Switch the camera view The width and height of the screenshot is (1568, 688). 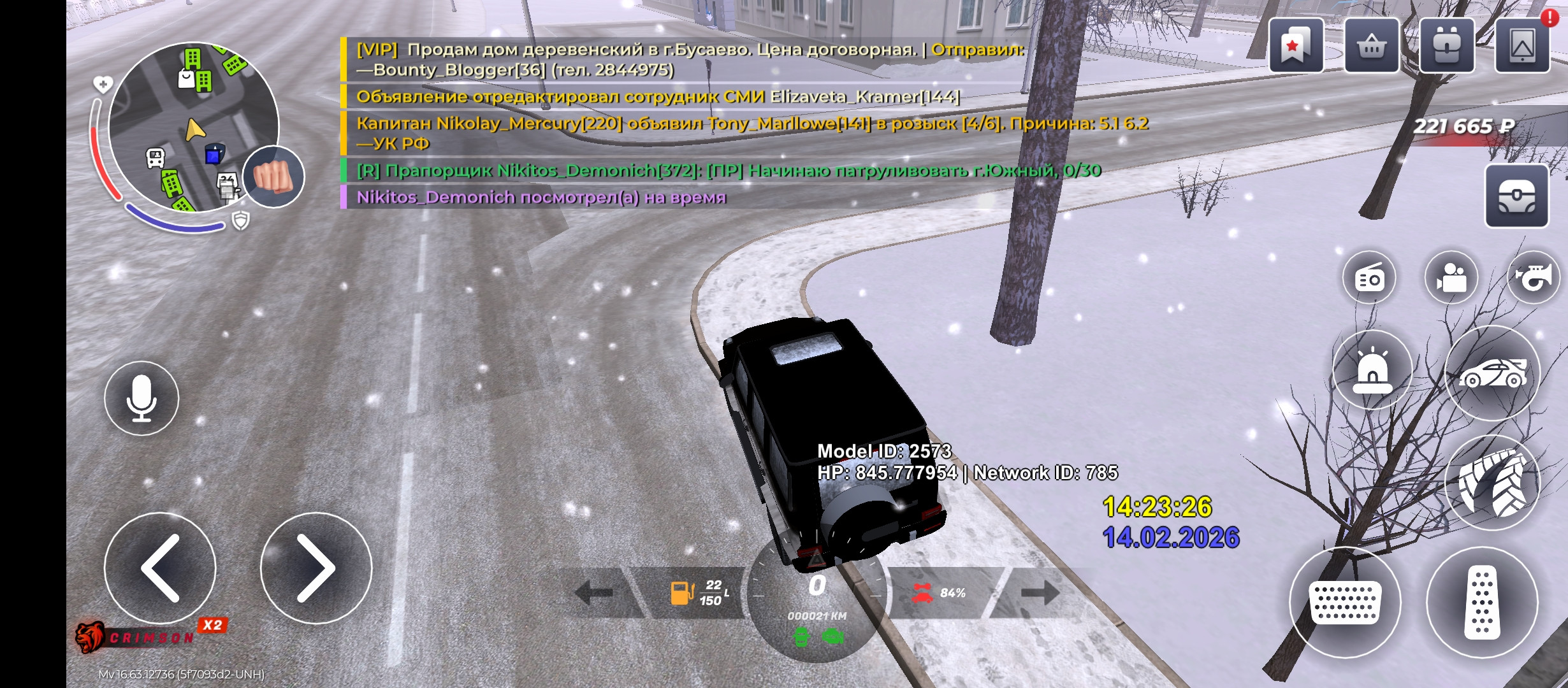[x=1451, y=278]
